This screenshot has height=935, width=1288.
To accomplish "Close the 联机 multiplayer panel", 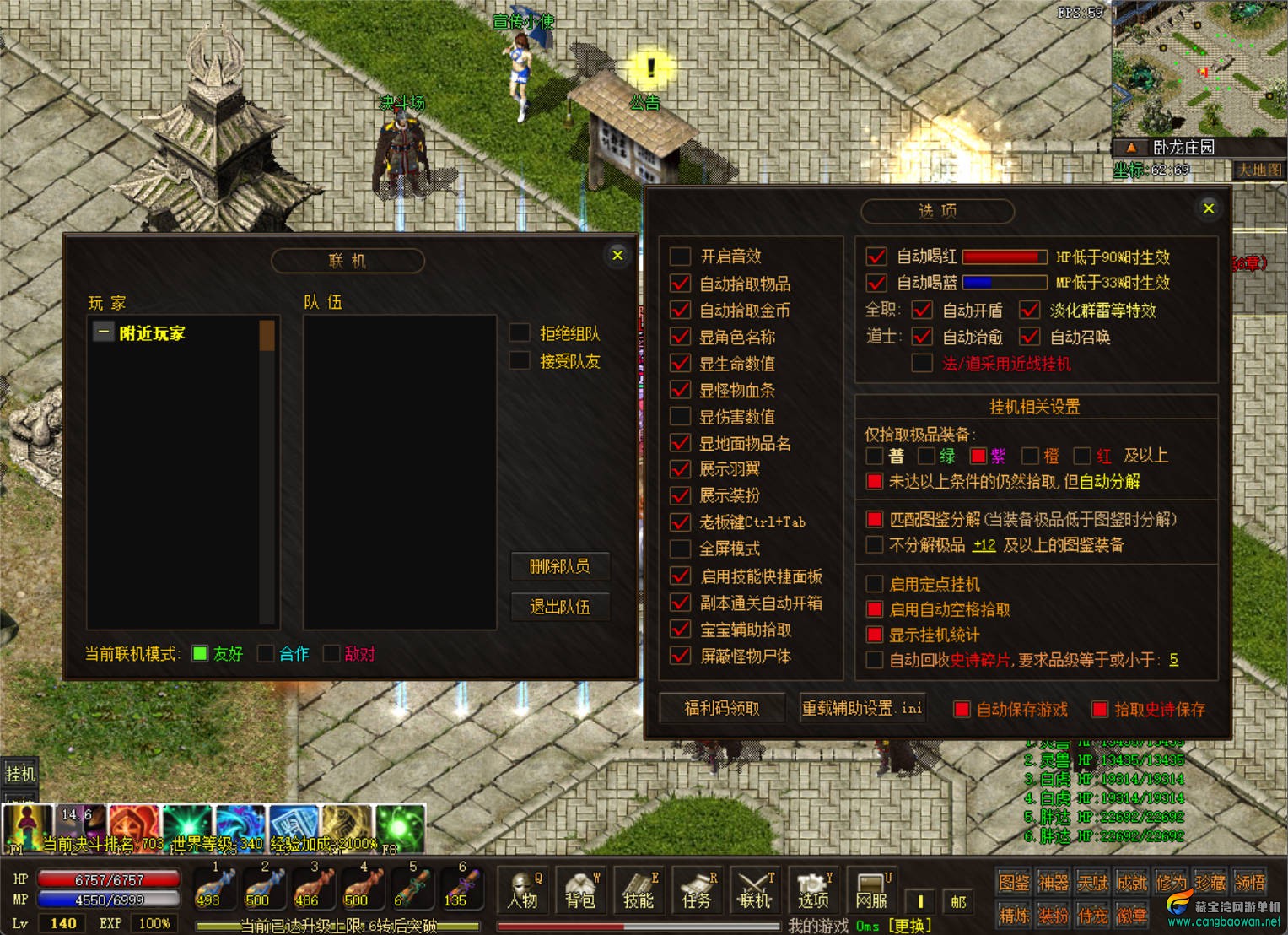I will click(617, 255).
